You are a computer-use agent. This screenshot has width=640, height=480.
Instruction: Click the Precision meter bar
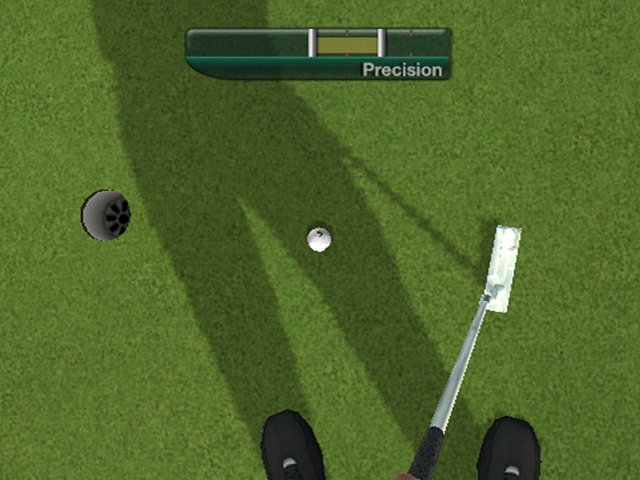(318, 44)
